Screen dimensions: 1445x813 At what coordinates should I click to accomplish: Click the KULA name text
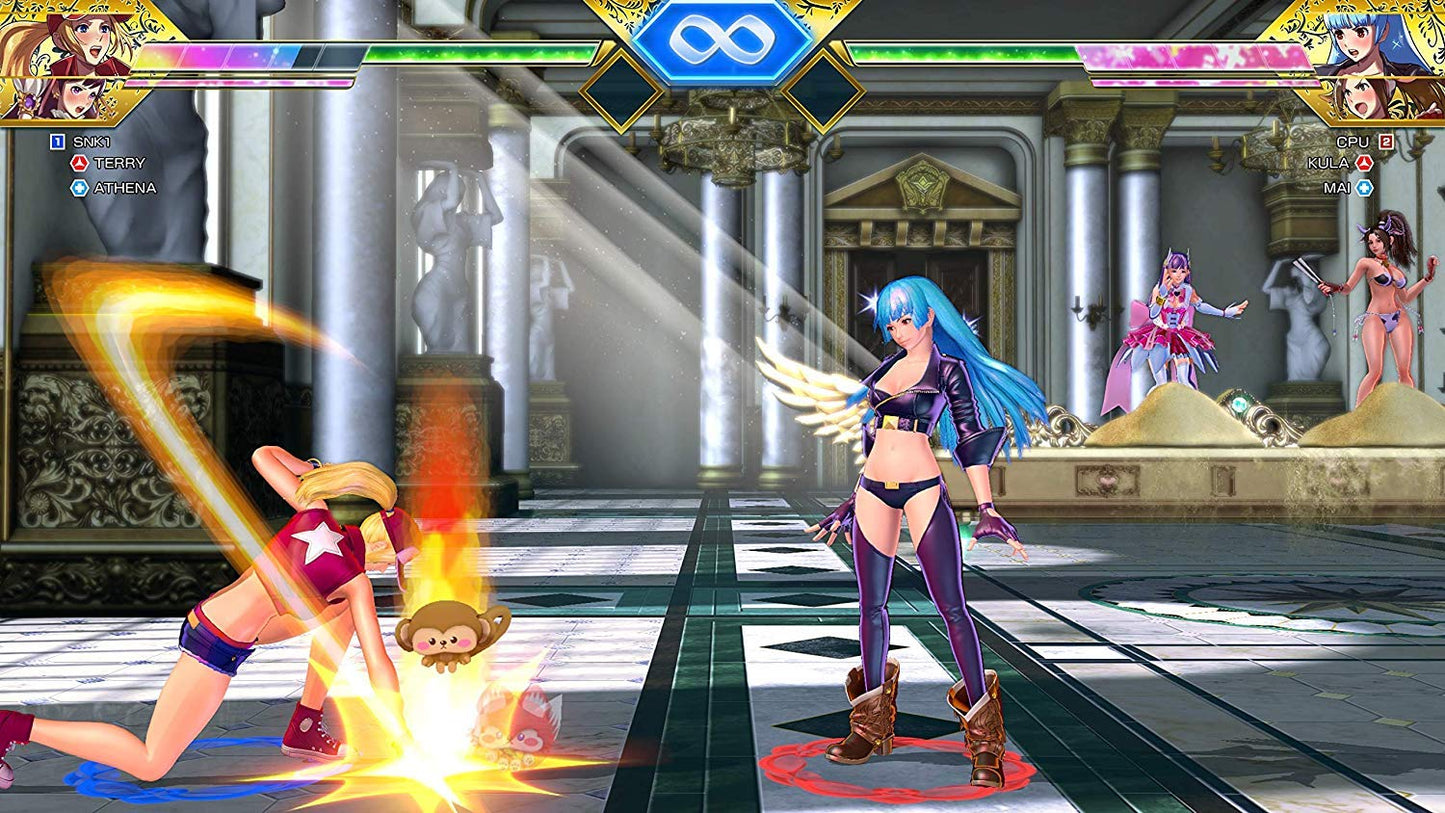(x=1328, y=164)
